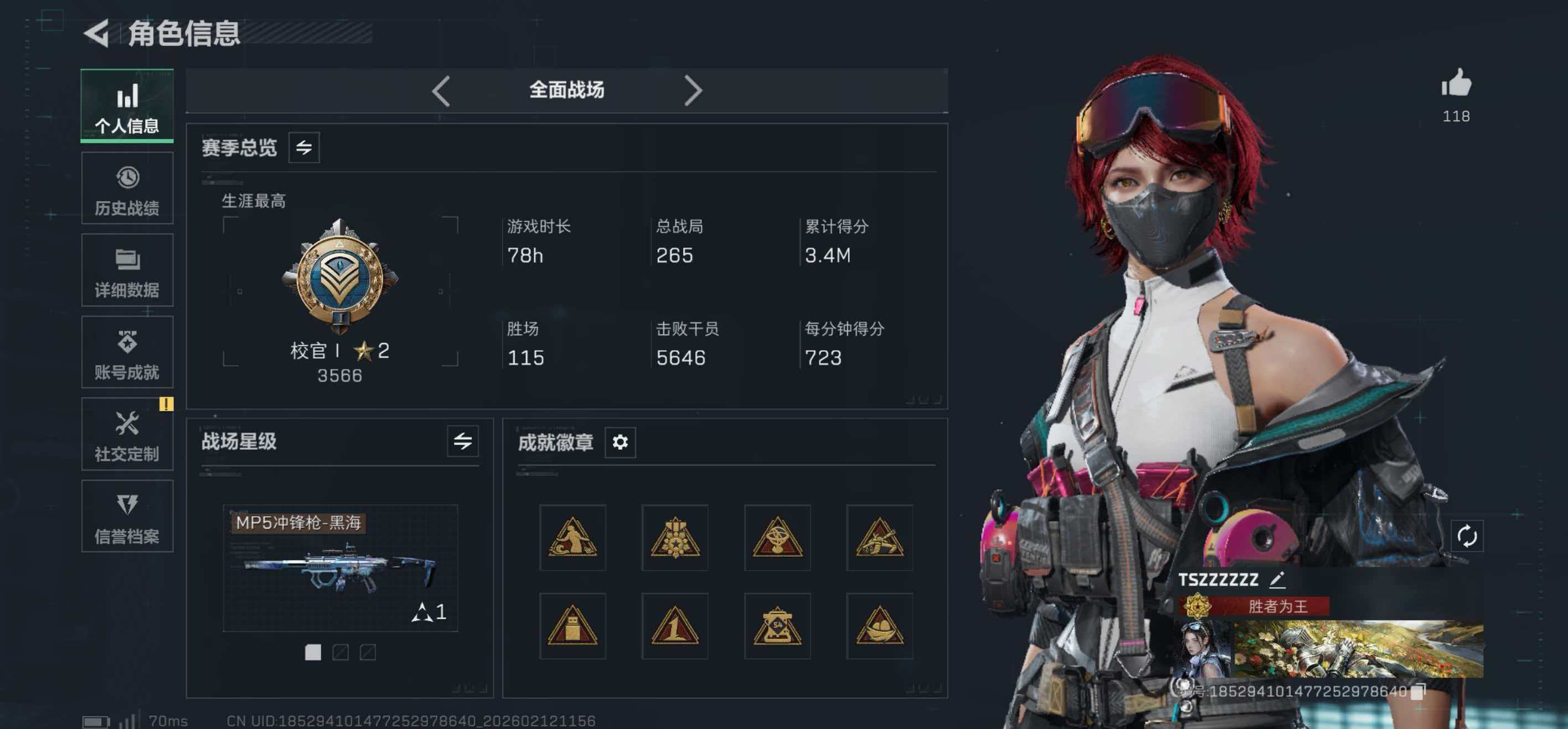Click the 校官 I rank emblem
This screenshot has height=729, width=1568.
(x=339, y=277)
